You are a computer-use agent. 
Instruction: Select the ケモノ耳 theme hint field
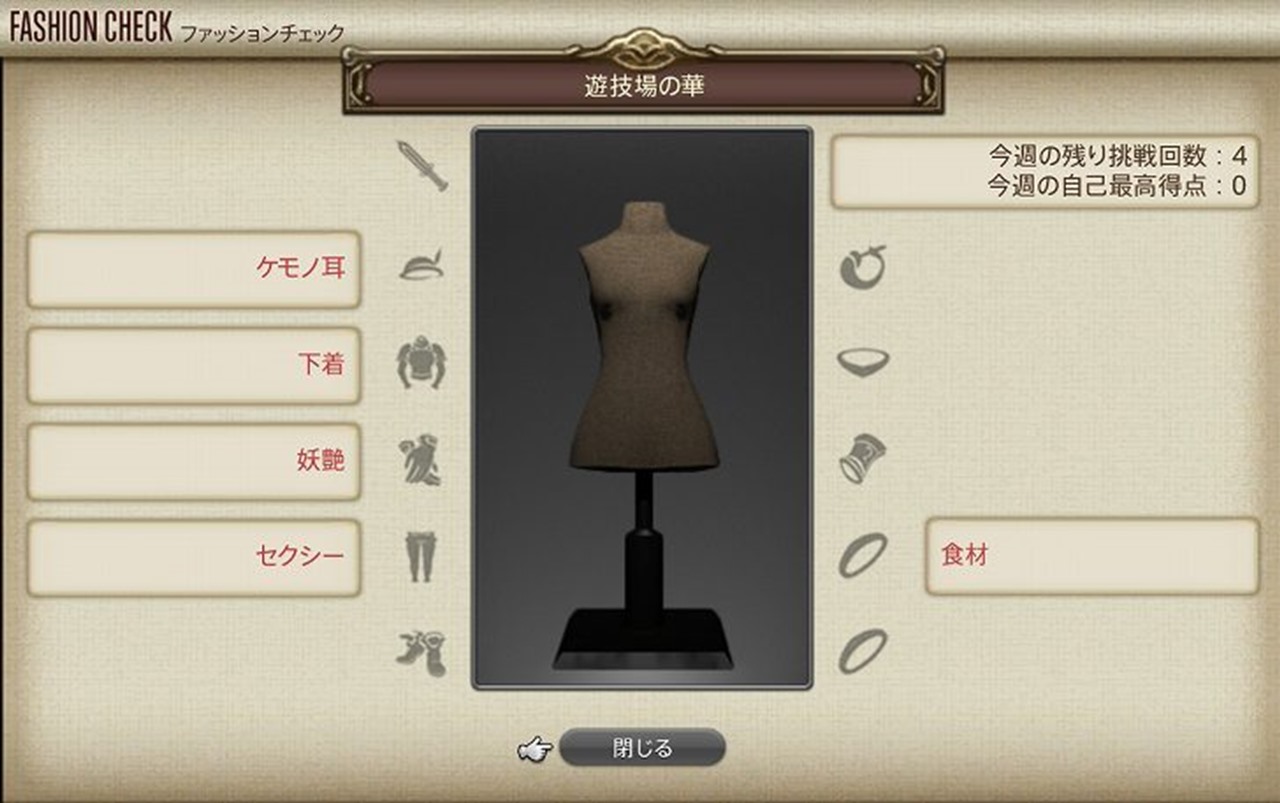(193, 270)
